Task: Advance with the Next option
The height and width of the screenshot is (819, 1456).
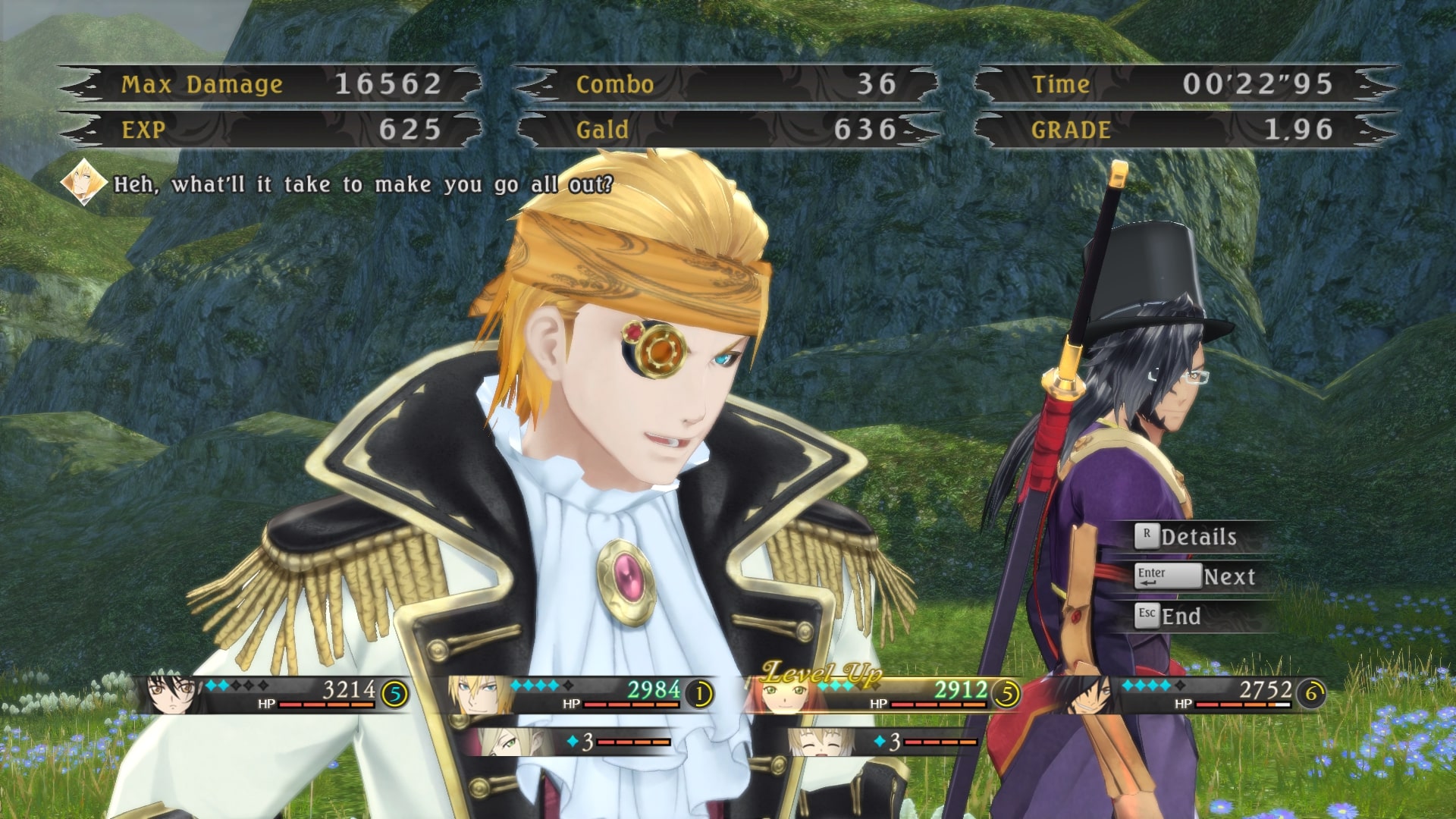Action: [x=1228, y=577]
